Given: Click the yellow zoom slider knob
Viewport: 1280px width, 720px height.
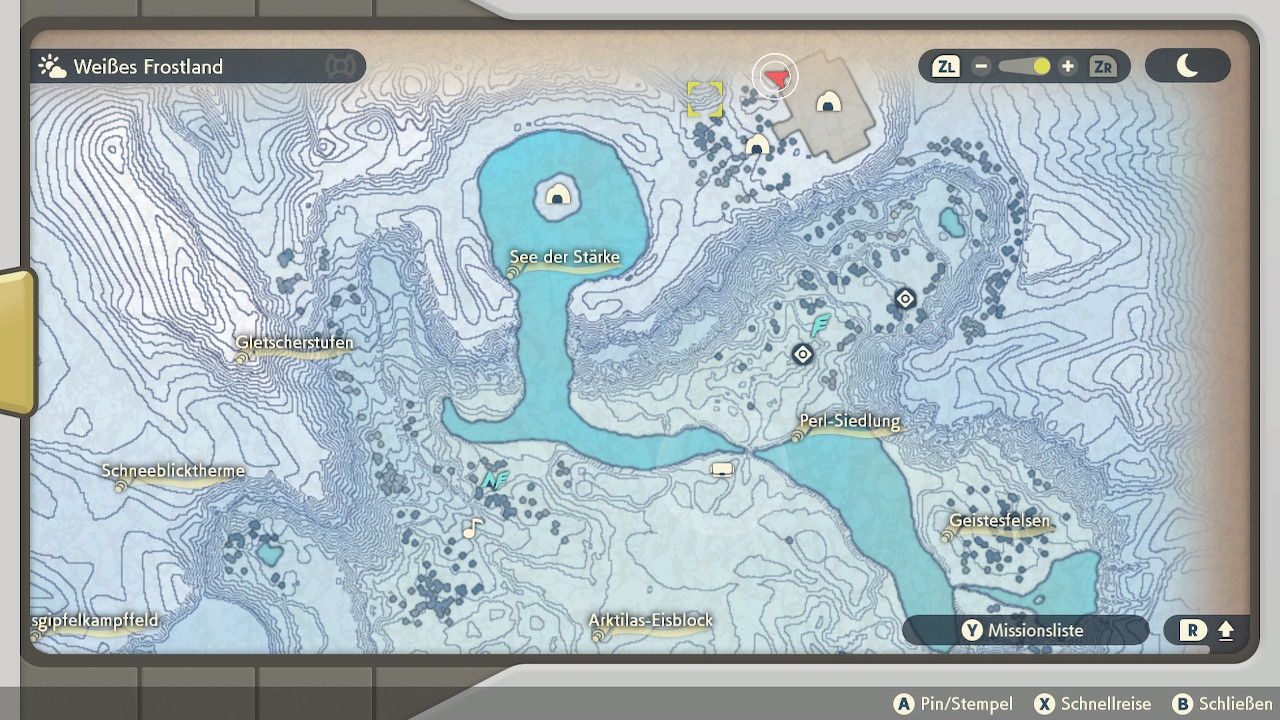Looking at the screenshot, I should (x=1041, y=67).
